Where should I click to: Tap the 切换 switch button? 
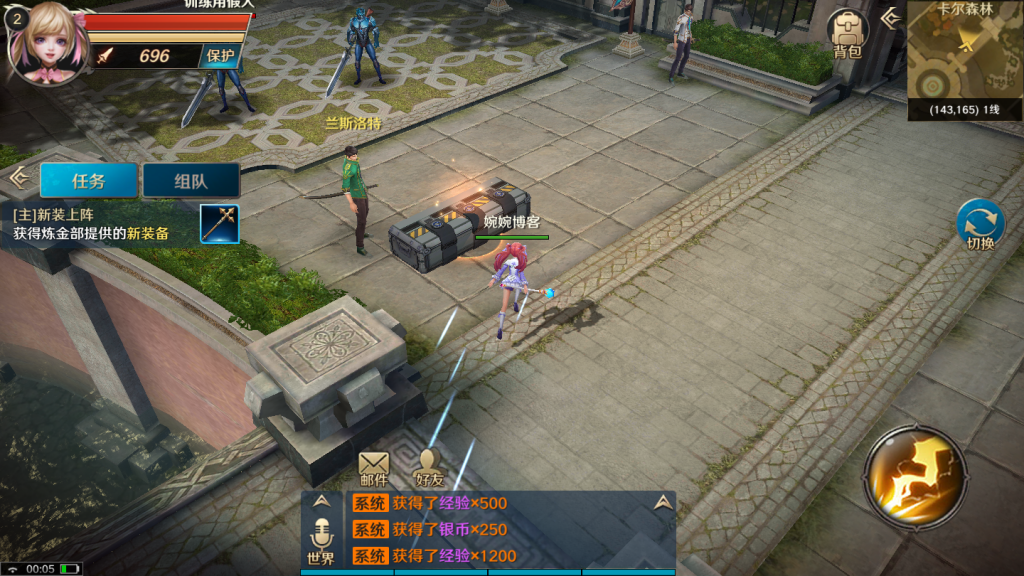tap(980, 226)
